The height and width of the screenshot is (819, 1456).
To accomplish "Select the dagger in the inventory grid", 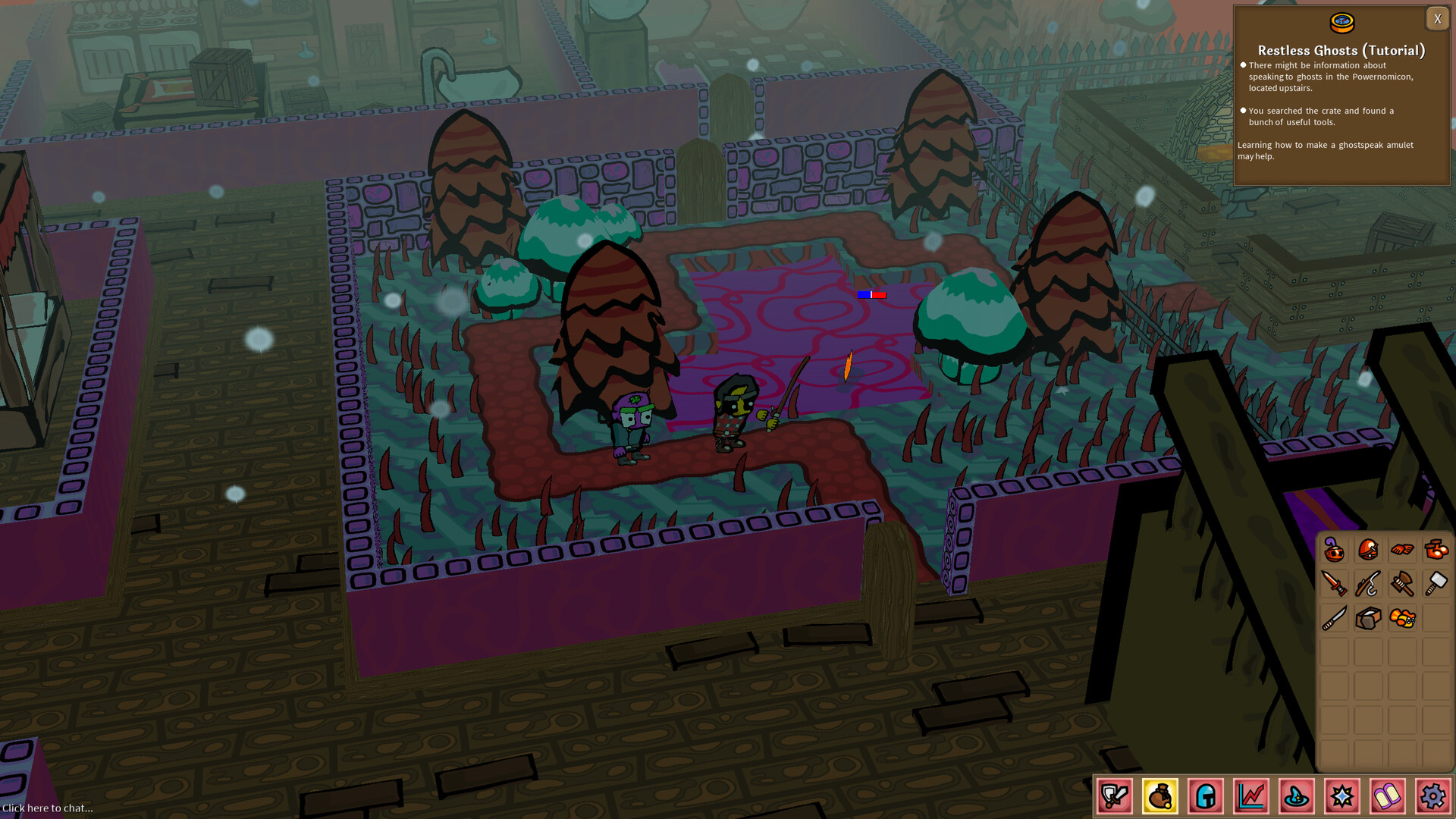I will click(1334, 584).
